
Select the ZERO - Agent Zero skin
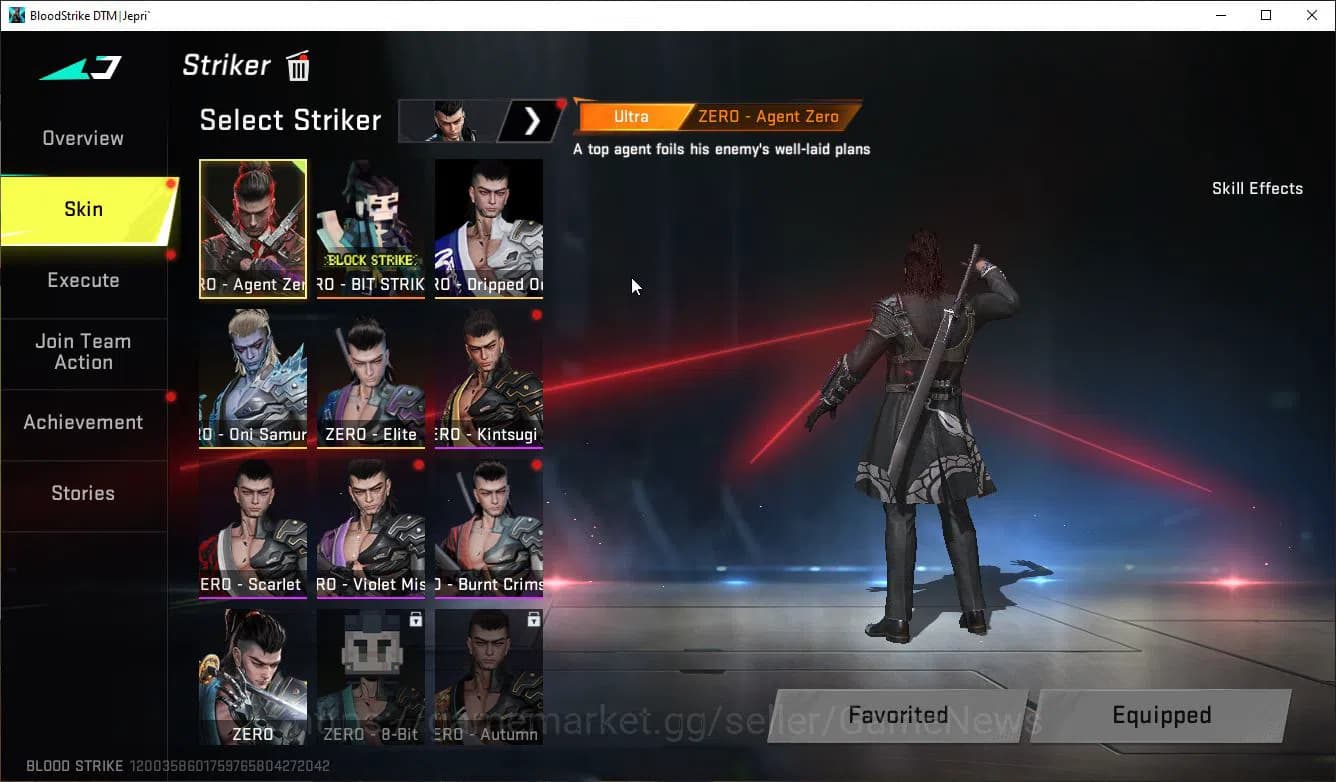pos(253,228)
